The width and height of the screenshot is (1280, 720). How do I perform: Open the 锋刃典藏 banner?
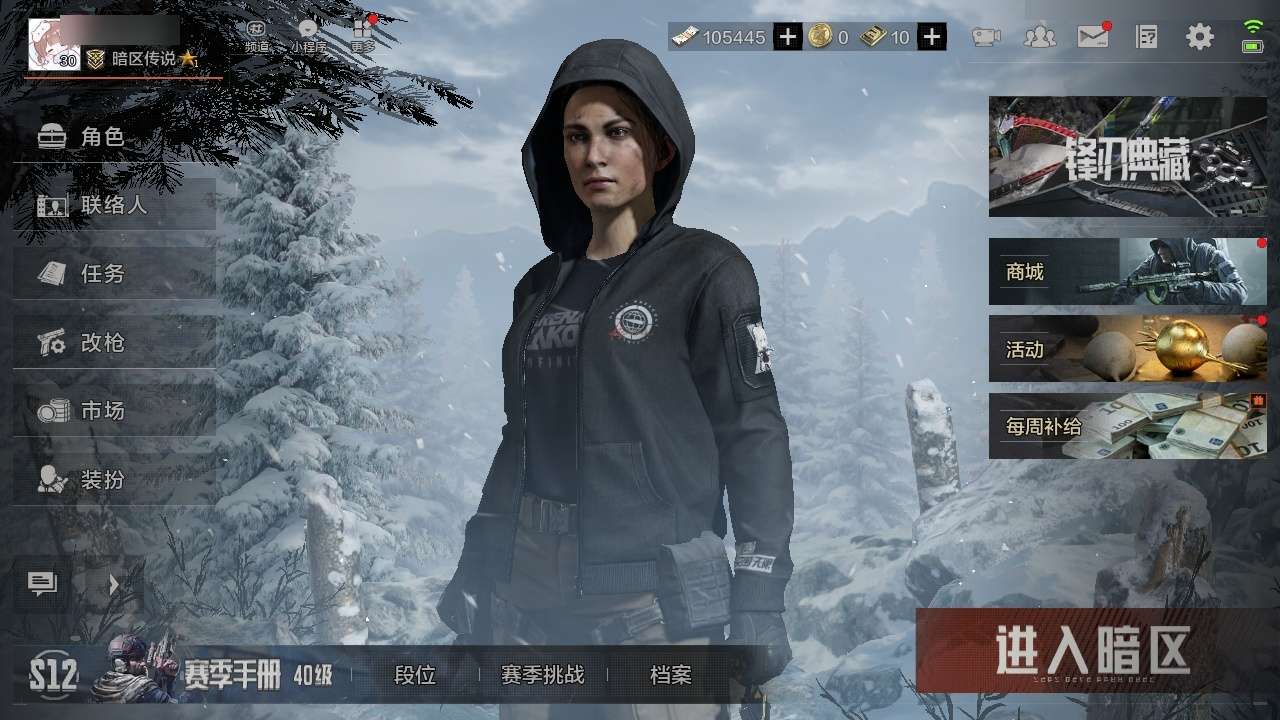pos(1127,157)
